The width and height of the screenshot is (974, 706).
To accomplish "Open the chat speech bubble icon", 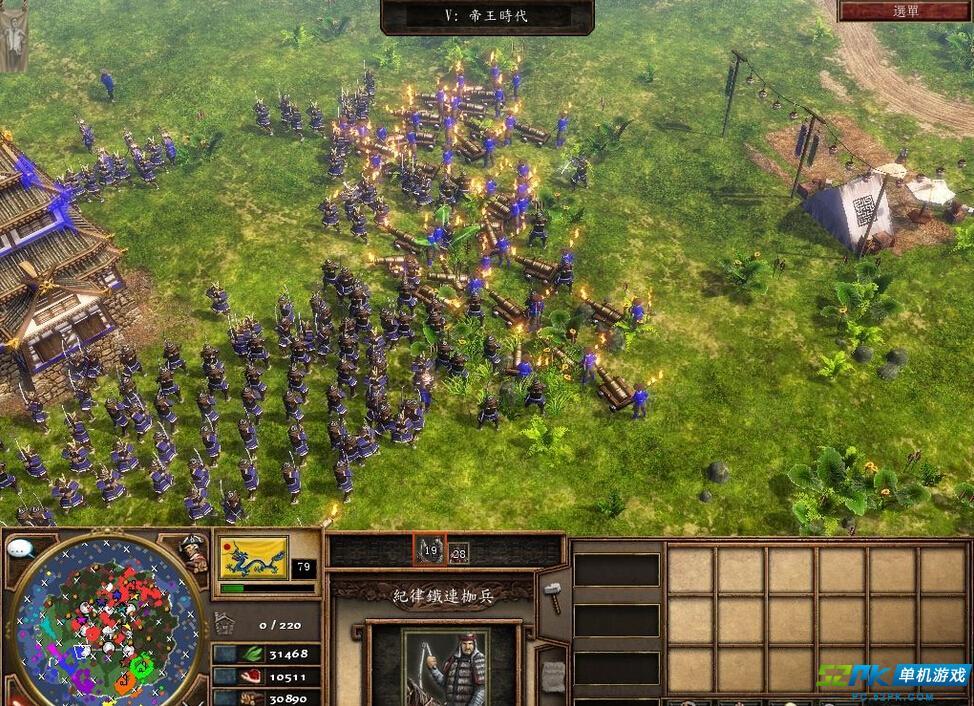I will [20, 548].
